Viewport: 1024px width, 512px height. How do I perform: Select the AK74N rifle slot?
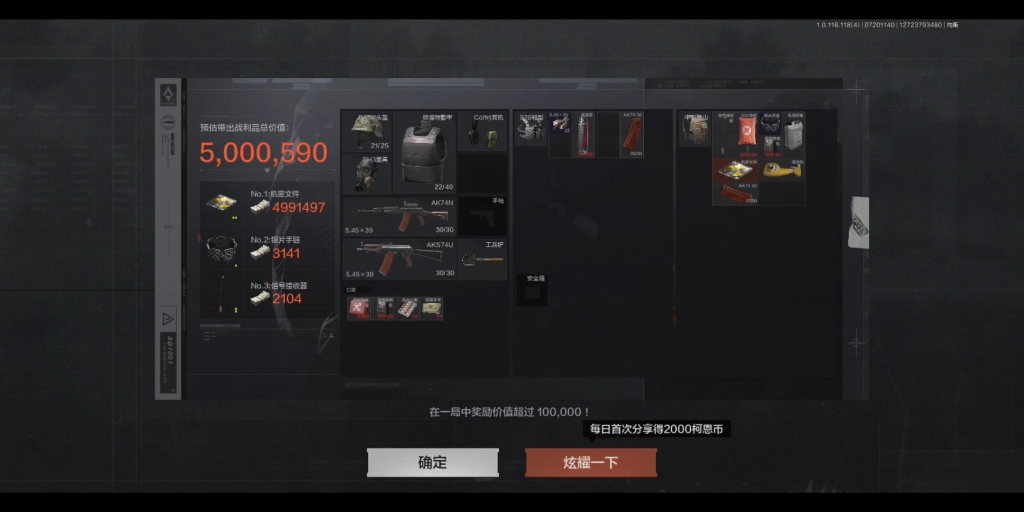pos(399,217)
